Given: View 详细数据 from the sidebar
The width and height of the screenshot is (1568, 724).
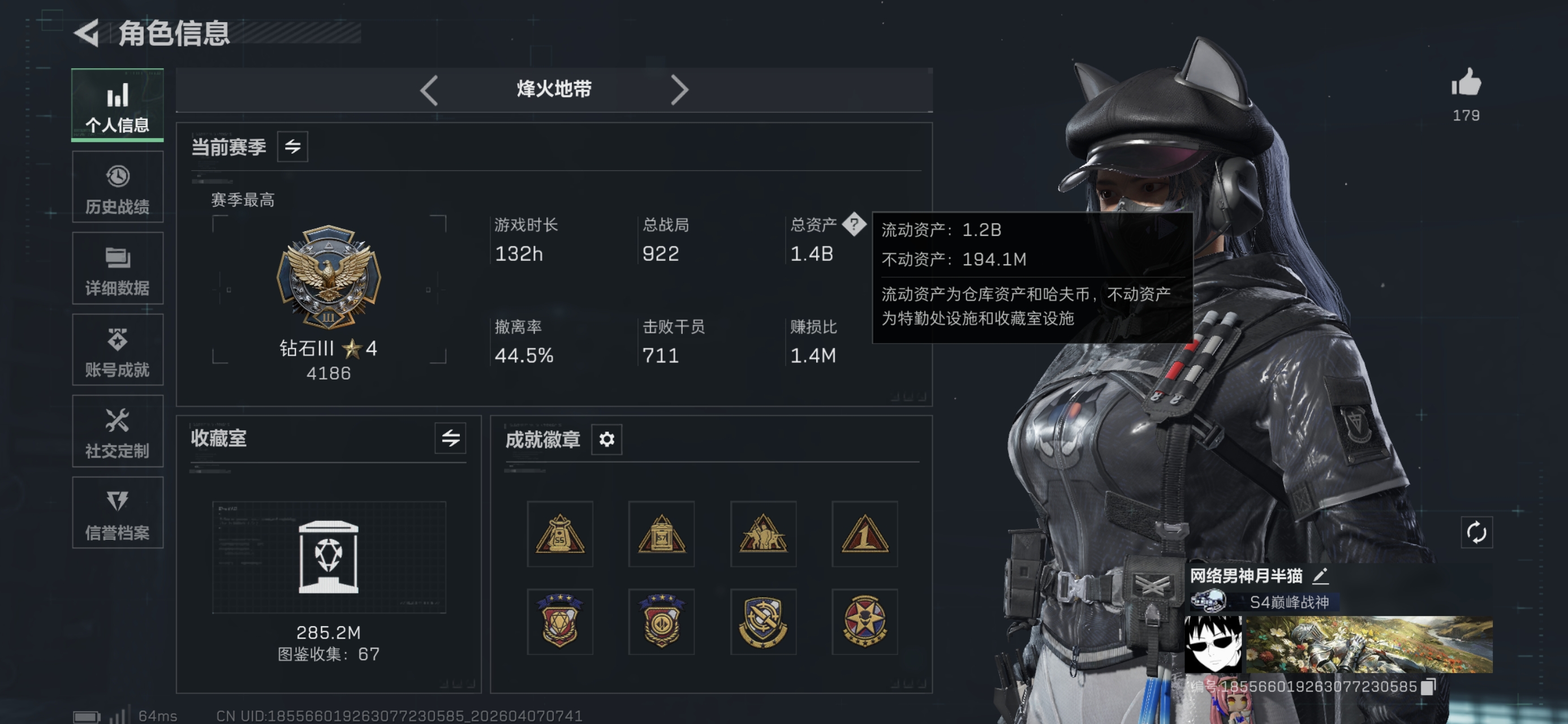Looking at the screenshot, I should click(x=117, y=268).
